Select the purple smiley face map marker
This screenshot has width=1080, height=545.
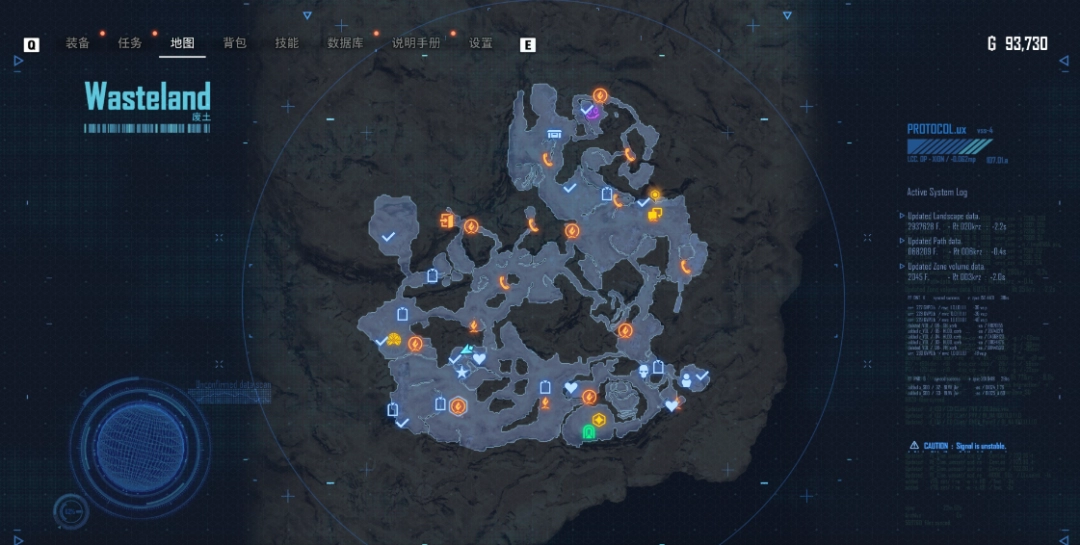coord(592,114)
